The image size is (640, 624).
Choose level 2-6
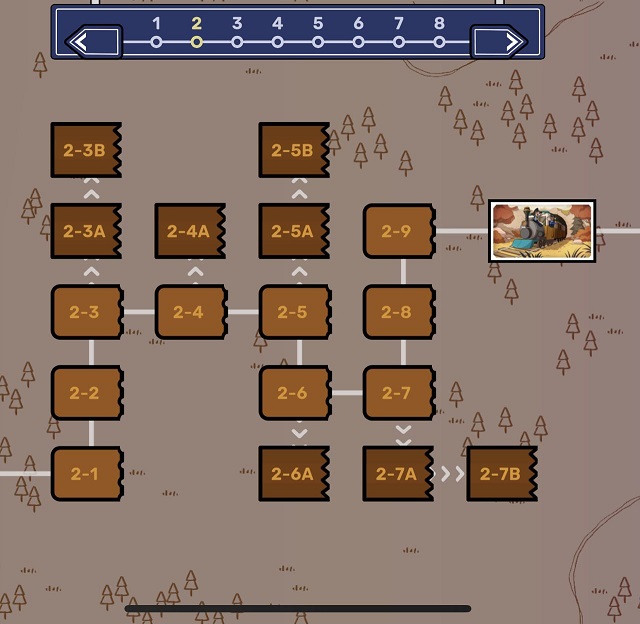click(294, 393)
